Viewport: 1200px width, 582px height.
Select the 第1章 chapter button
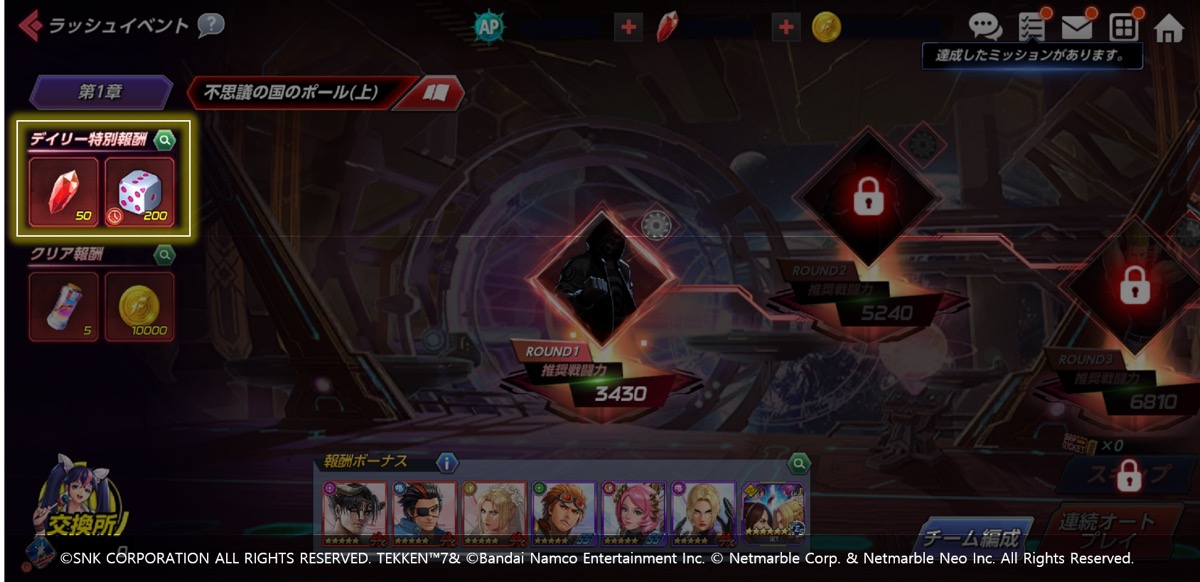[101, 93]
